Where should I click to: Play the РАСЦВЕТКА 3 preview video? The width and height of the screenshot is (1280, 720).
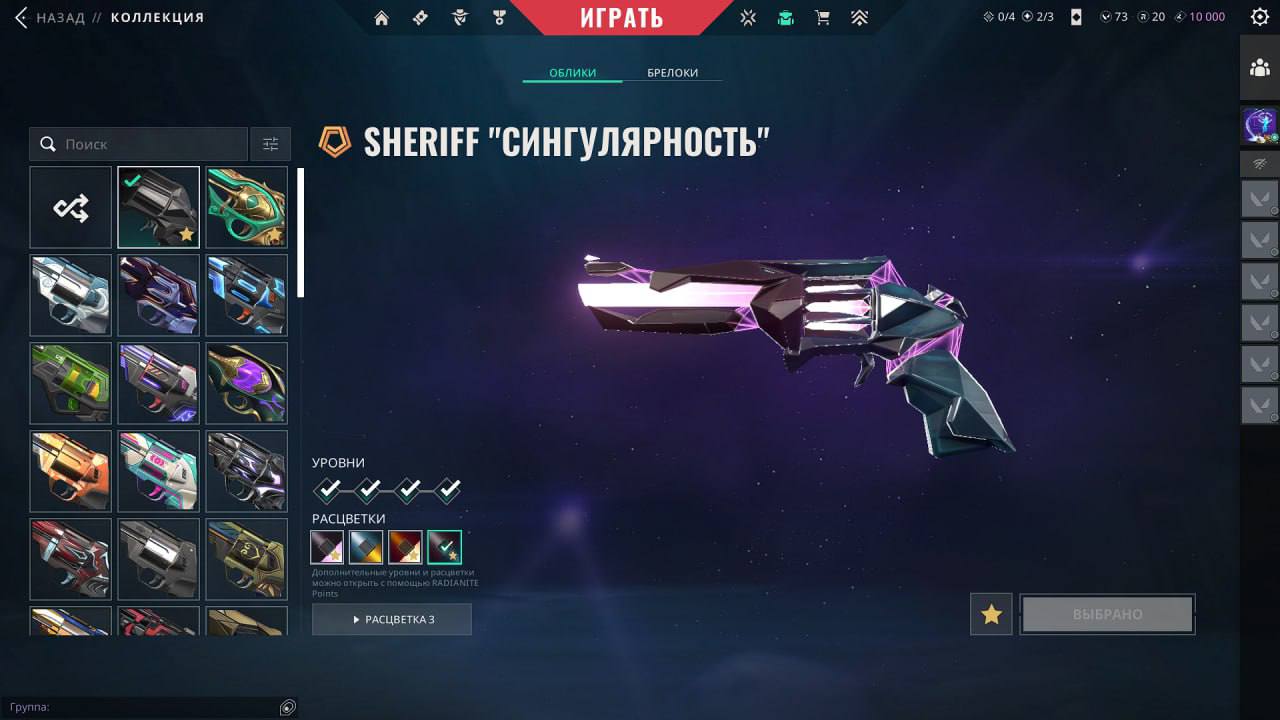pyautogui.click(x=392, y=620)
